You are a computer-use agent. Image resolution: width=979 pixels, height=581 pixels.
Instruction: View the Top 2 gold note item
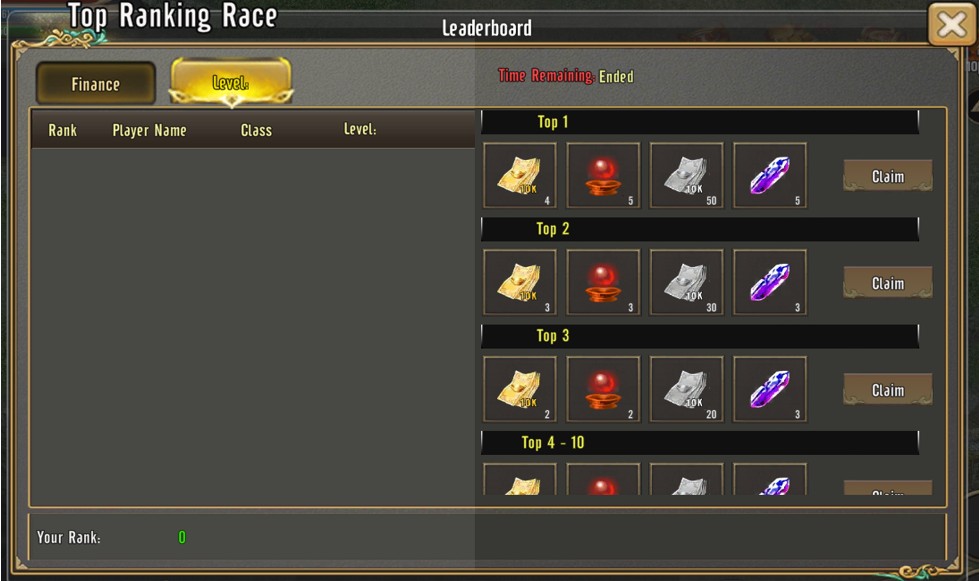click(520, 283)
